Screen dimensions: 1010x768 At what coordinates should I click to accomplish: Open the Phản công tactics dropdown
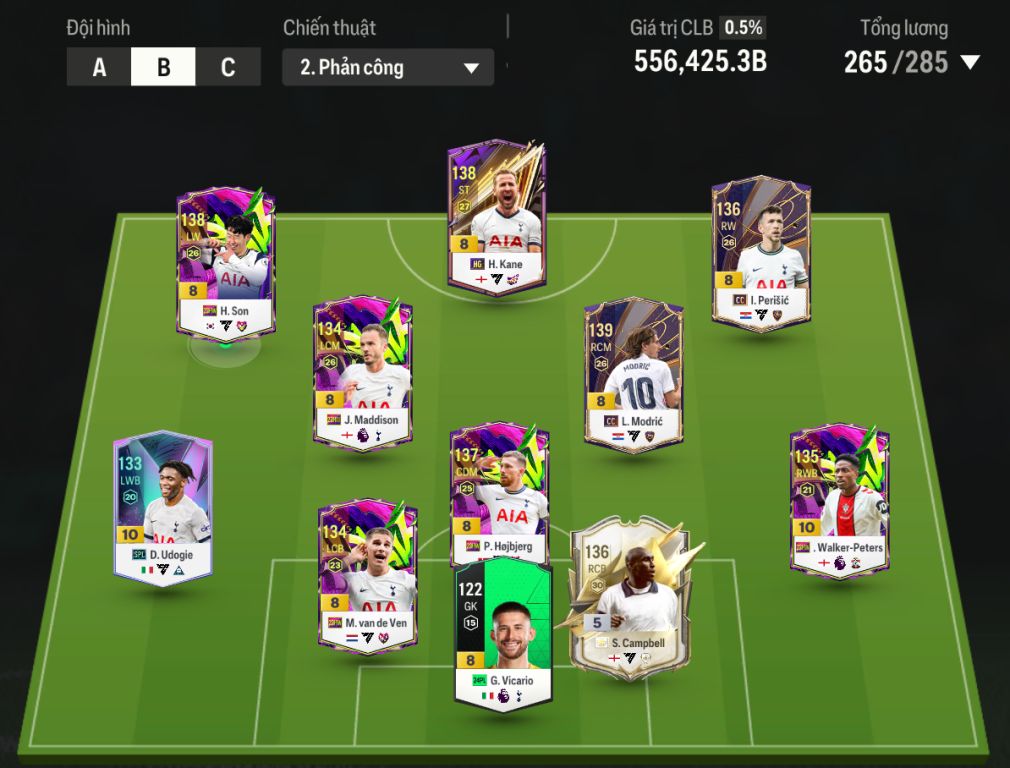point(388,68)
